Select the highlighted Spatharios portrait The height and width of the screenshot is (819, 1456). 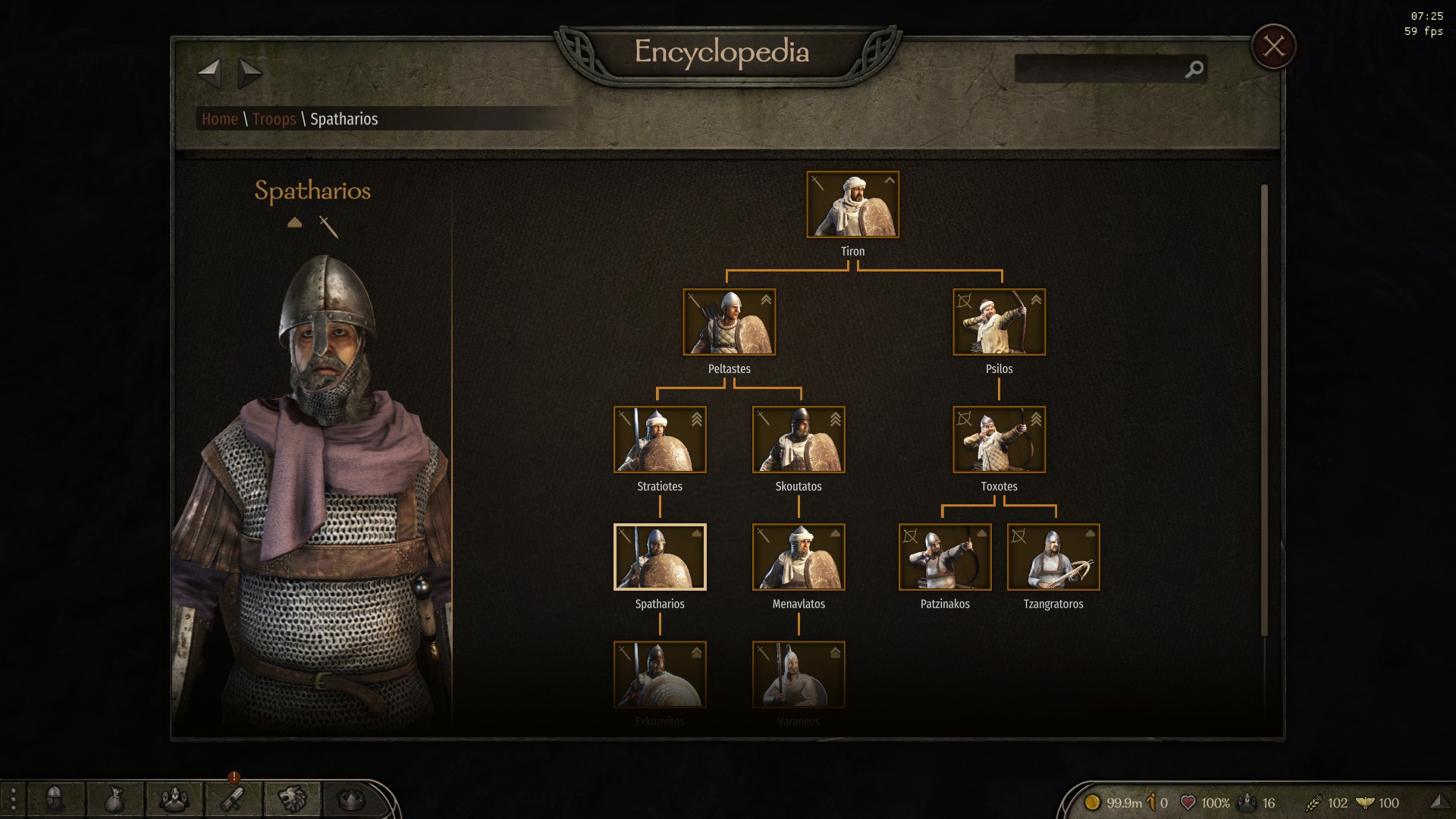(660, 557)
